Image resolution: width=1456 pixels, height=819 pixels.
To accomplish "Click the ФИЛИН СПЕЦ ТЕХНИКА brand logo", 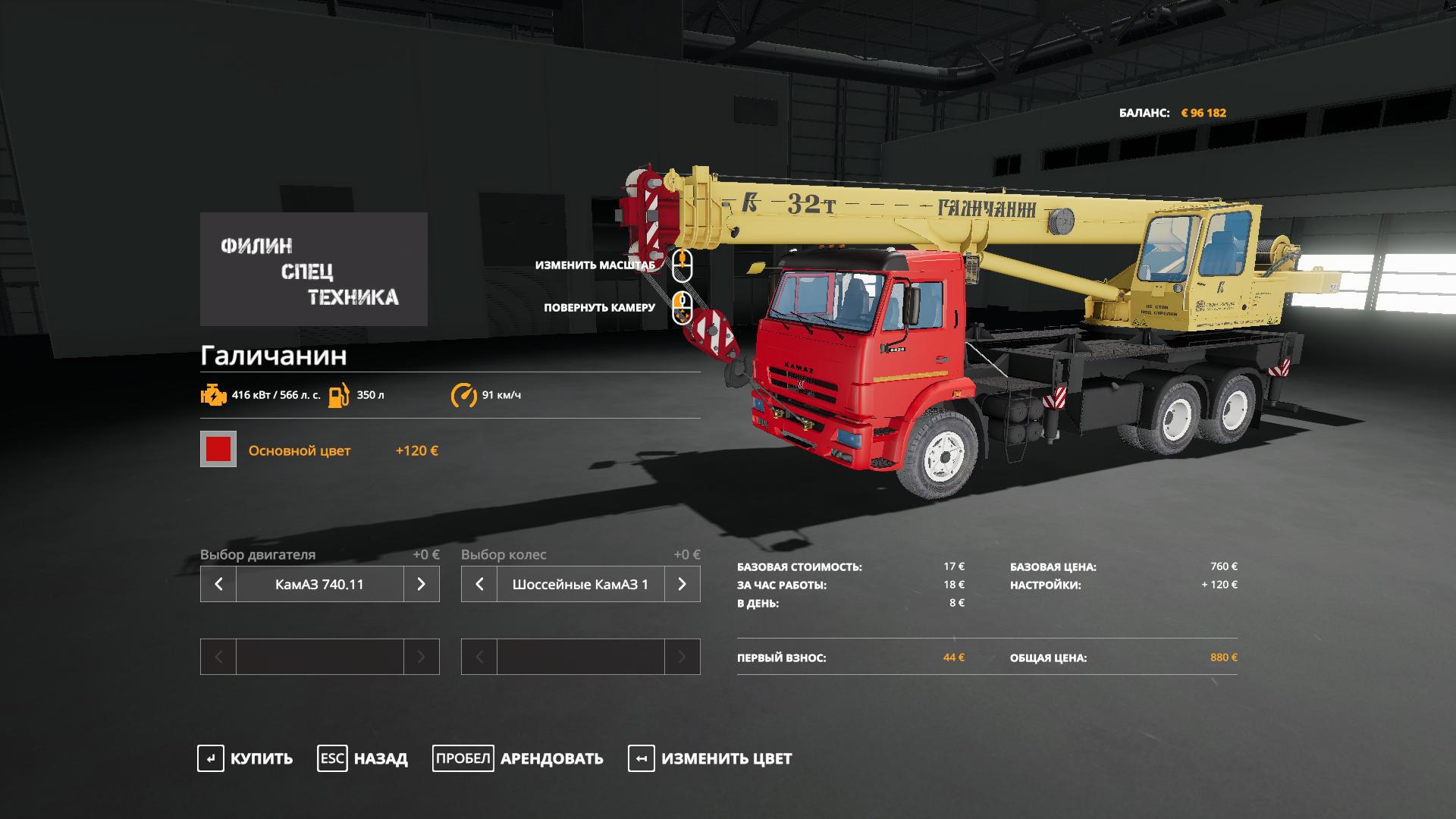I will click(313, 269).
